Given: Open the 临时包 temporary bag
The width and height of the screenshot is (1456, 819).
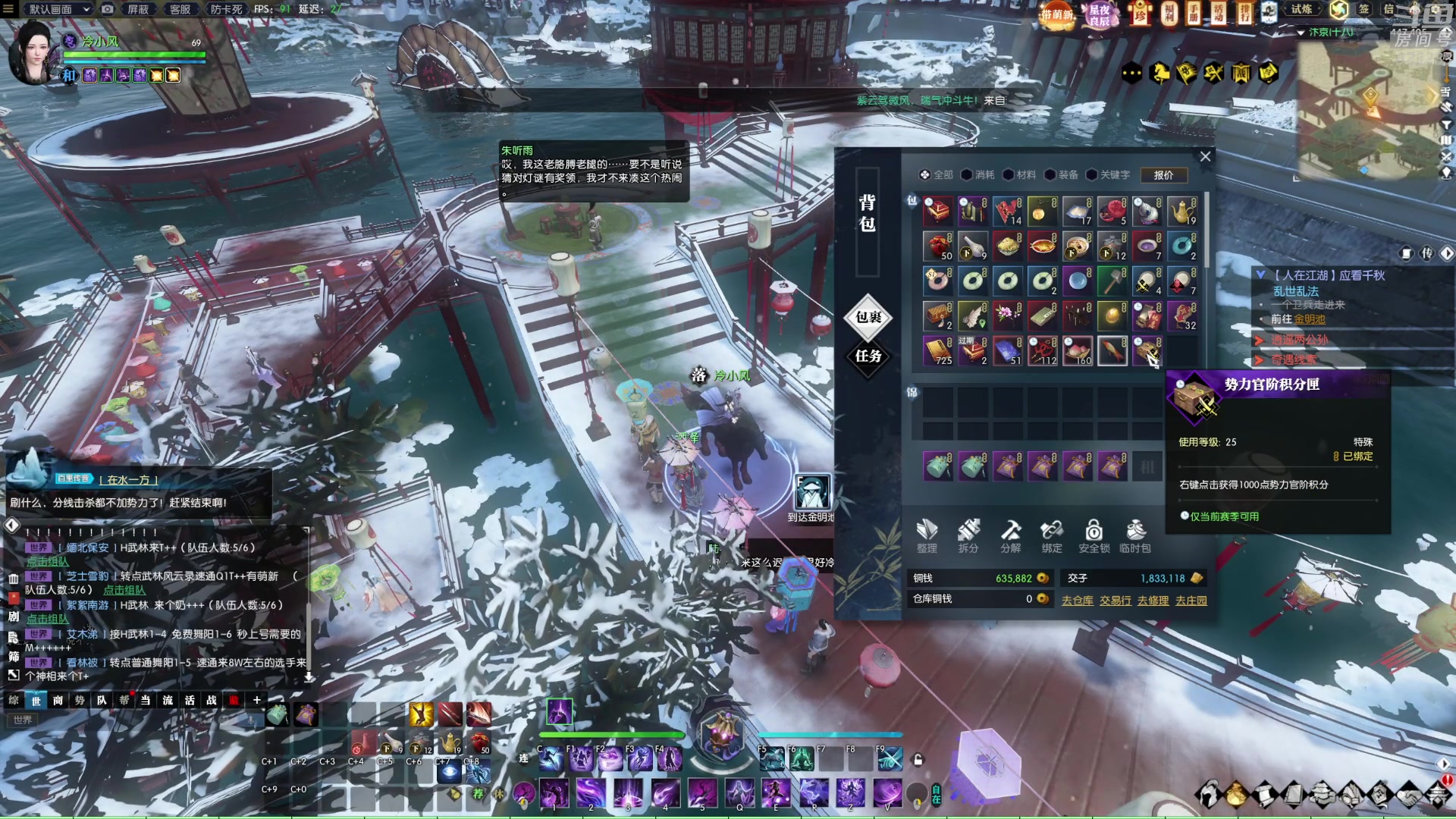Looking at the screenshot, I should [x=1135, y=535].
